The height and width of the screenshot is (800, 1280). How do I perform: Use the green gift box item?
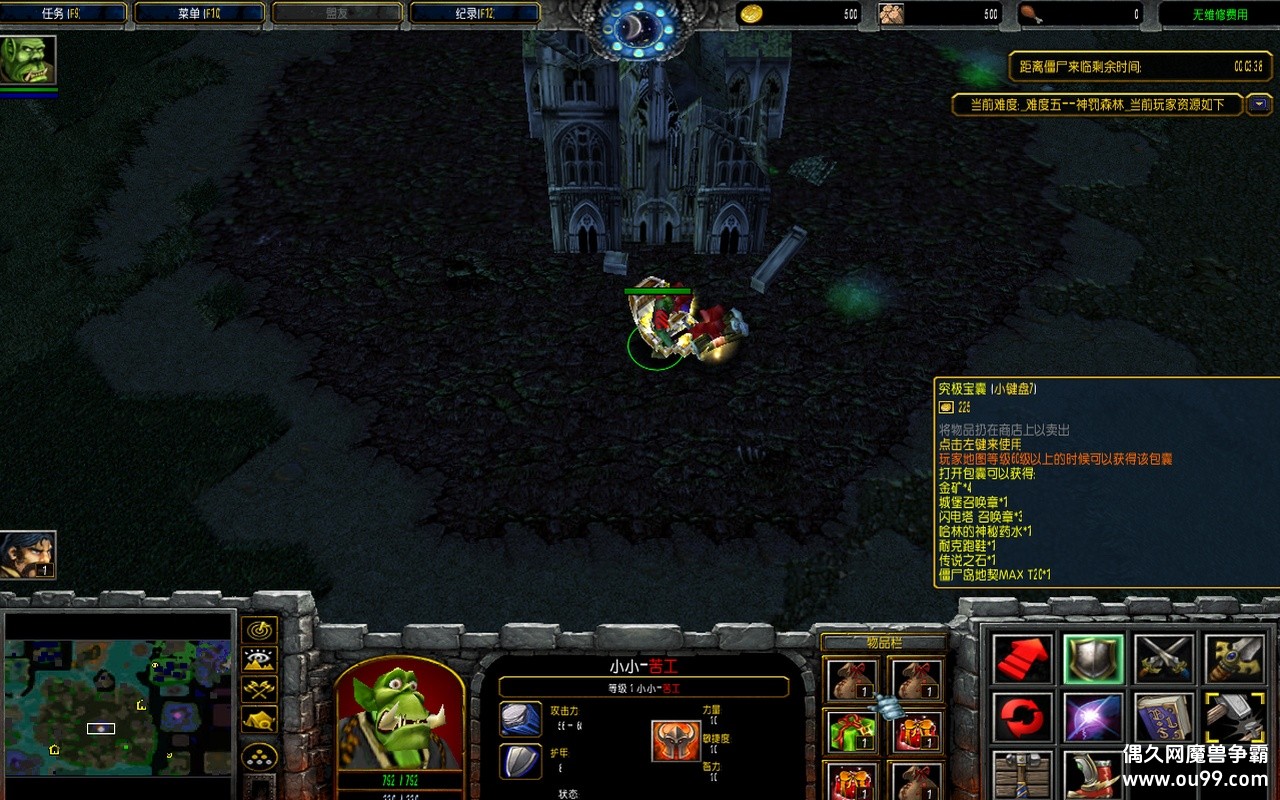click(851, 731)
